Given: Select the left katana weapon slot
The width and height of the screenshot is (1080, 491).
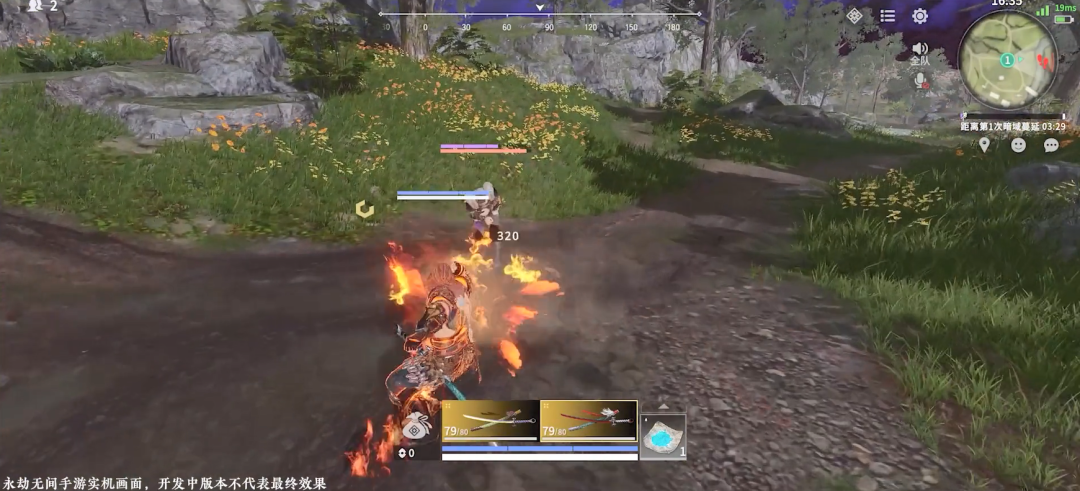Looking at the screenshot, I should pos(490,420).
